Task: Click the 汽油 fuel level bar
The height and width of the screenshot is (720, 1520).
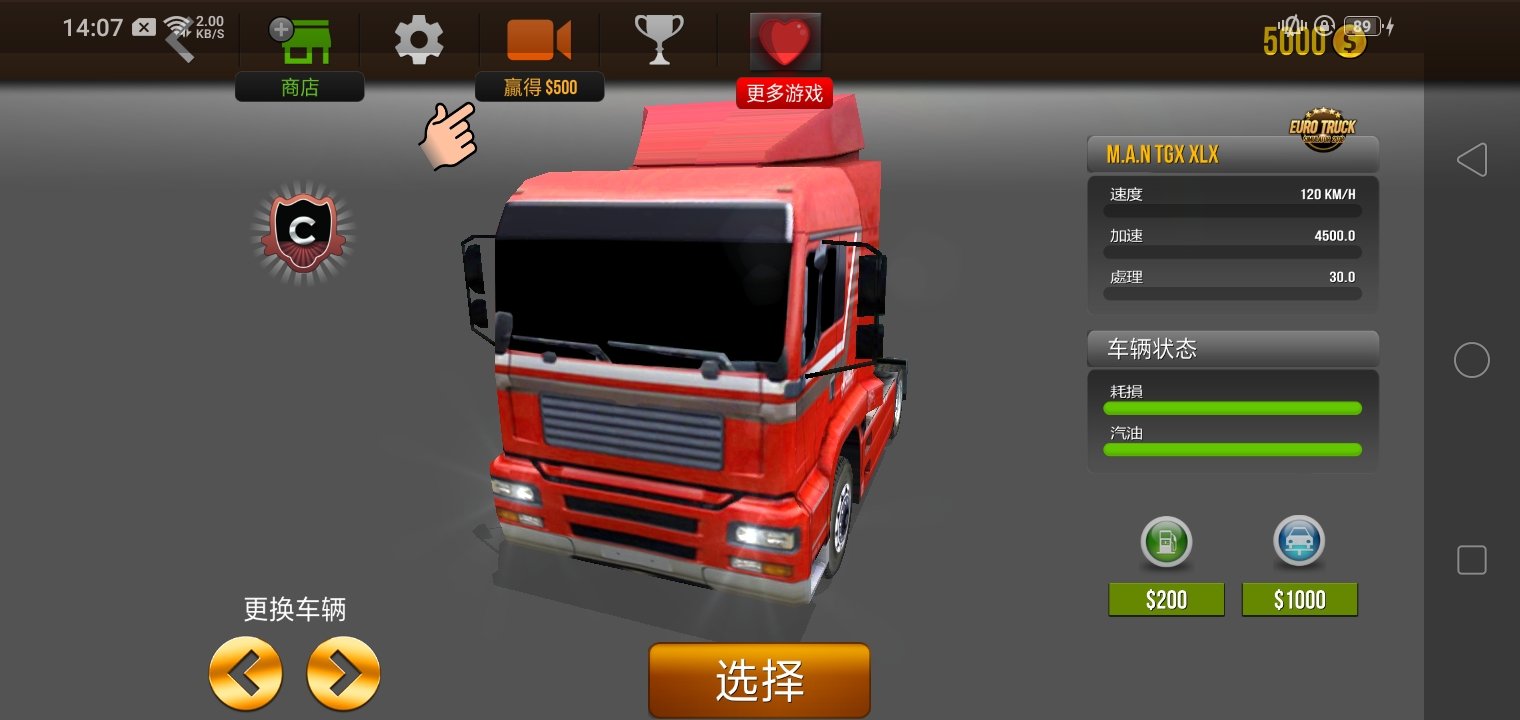Action: (1232, 450)
